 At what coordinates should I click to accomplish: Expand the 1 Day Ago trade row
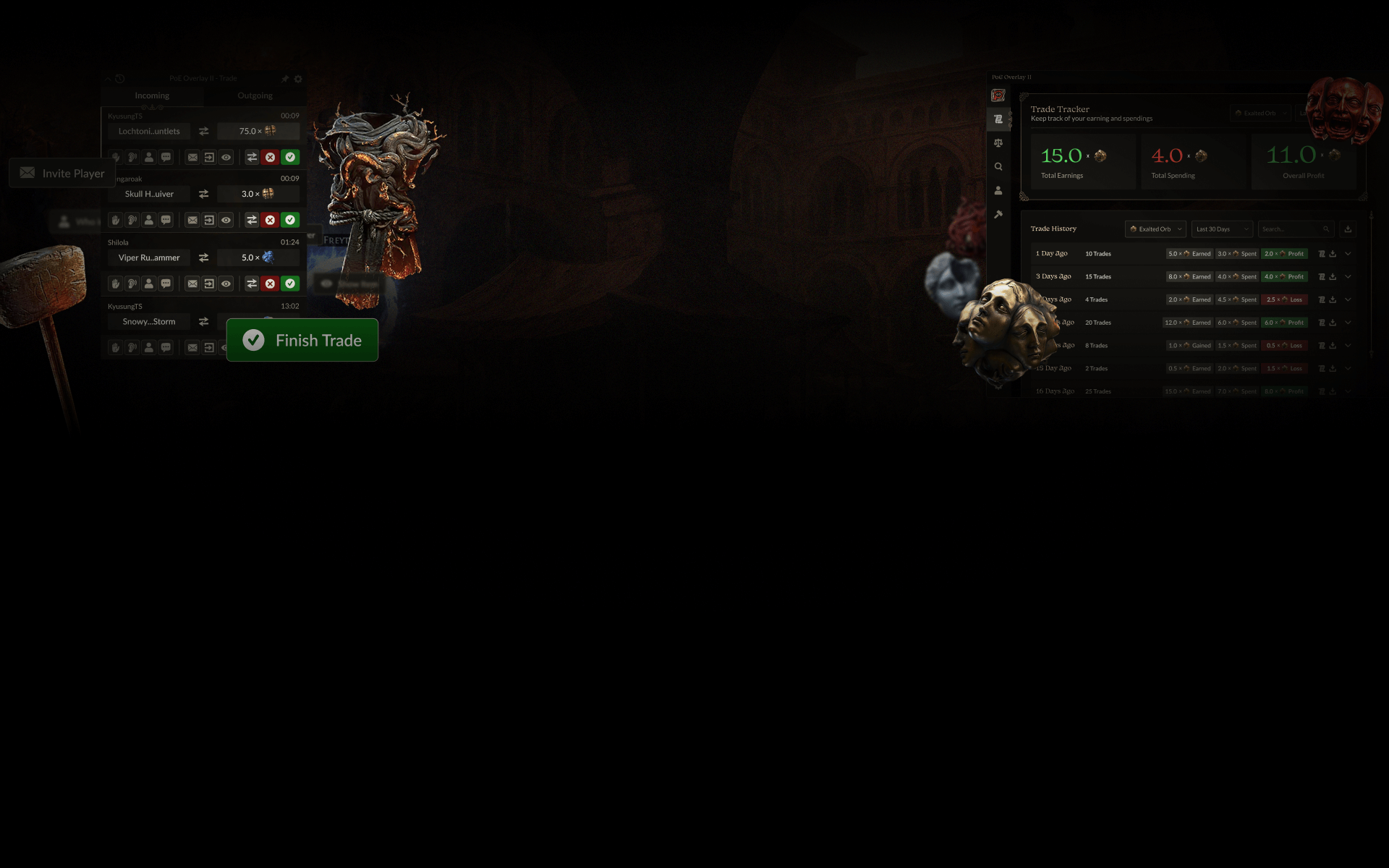coord(1348,254)
